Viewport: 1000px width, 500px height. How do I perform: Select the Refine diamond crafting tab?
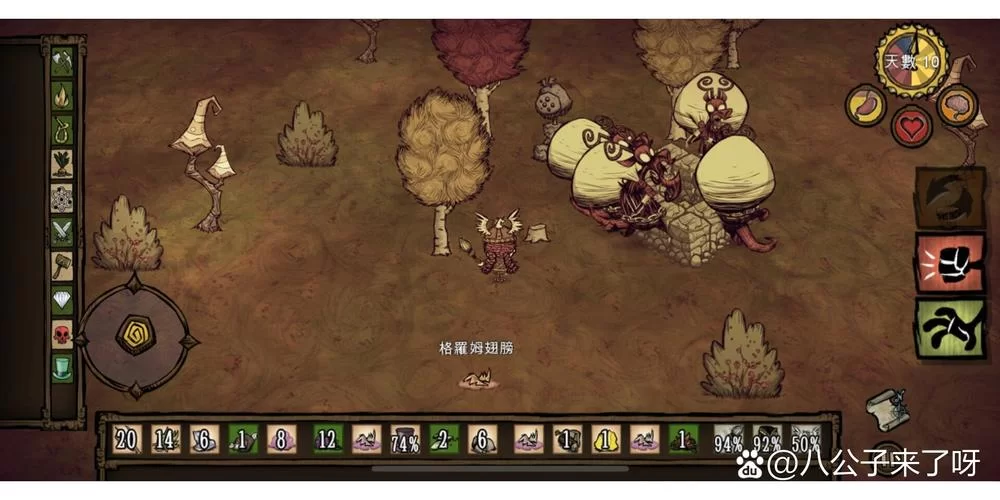[62, 300]
